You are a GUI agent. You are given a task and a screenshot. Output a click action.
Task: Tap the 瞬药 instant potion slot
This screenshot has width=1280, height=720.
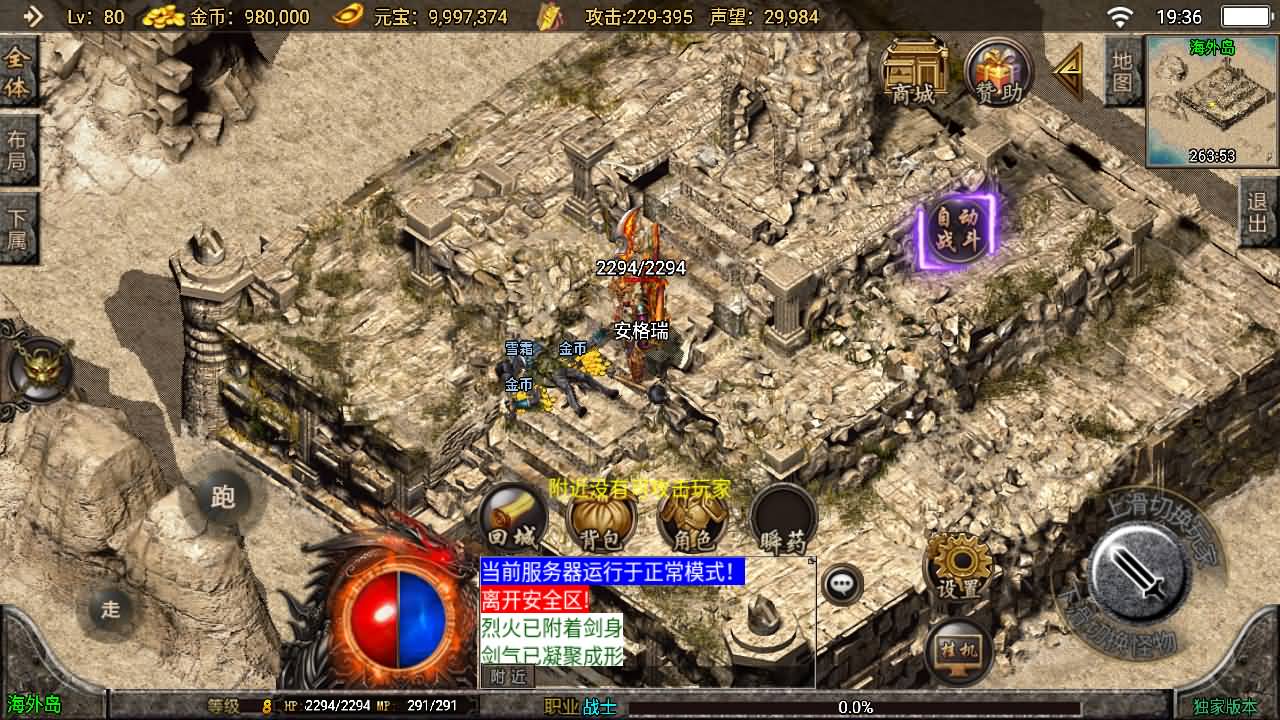782,515
